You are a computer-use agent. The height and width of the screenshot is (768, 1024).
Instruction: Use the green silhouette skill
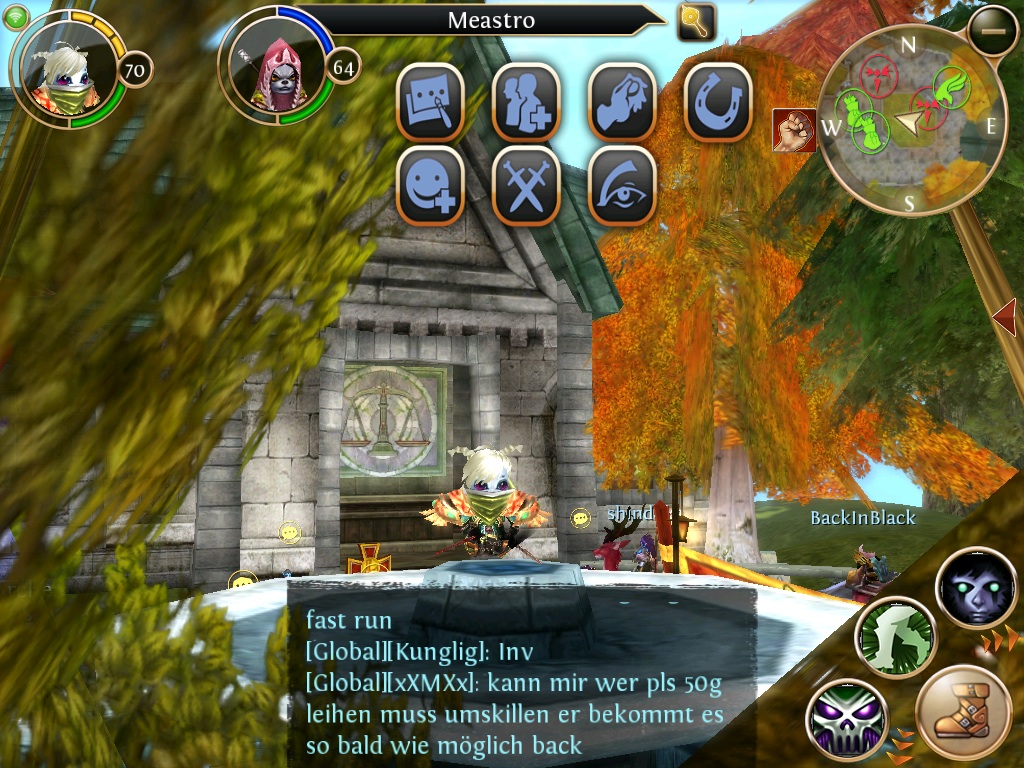(x=895, y=637)
